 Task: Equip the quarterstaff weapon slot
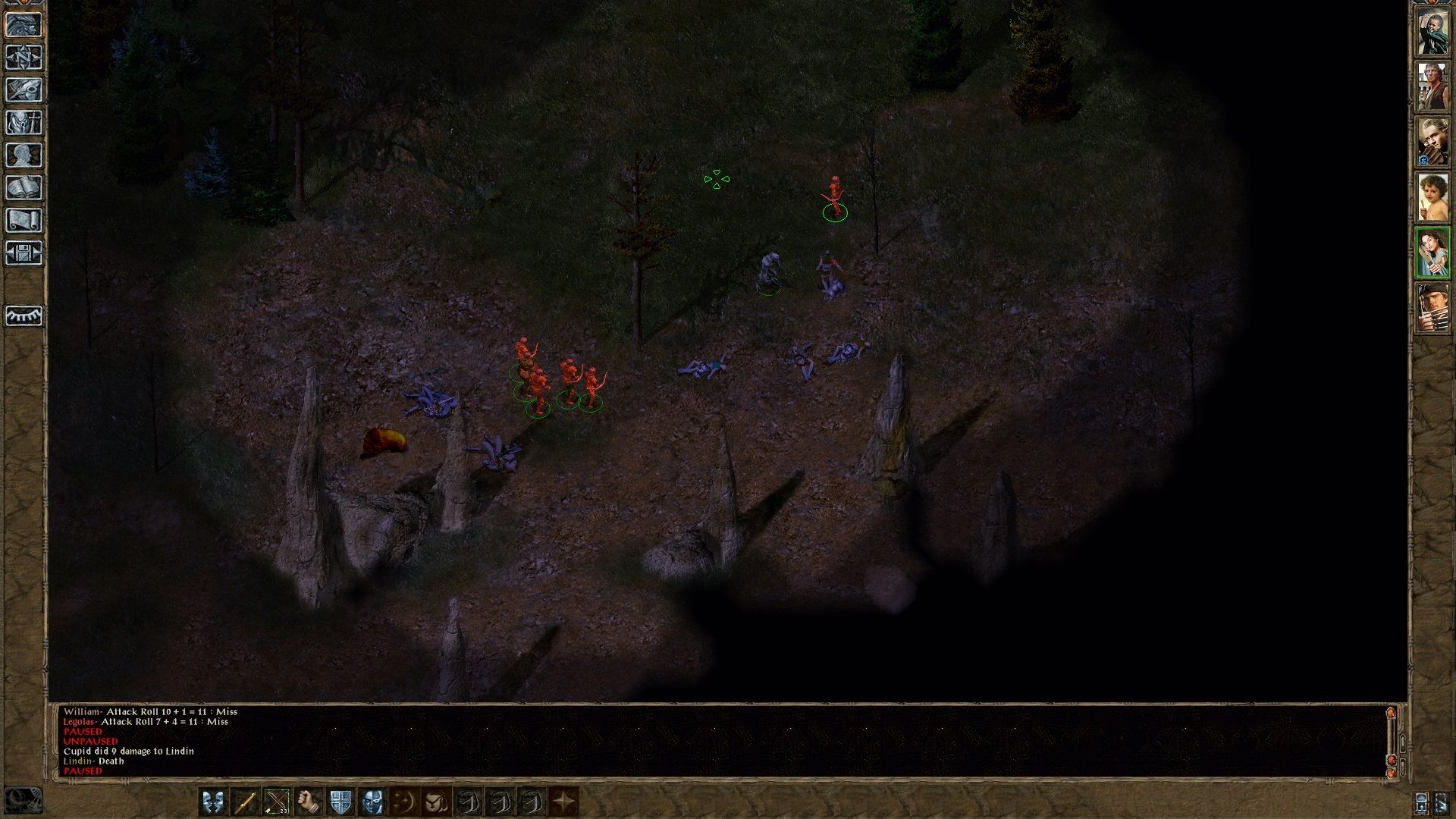point(245,802)
